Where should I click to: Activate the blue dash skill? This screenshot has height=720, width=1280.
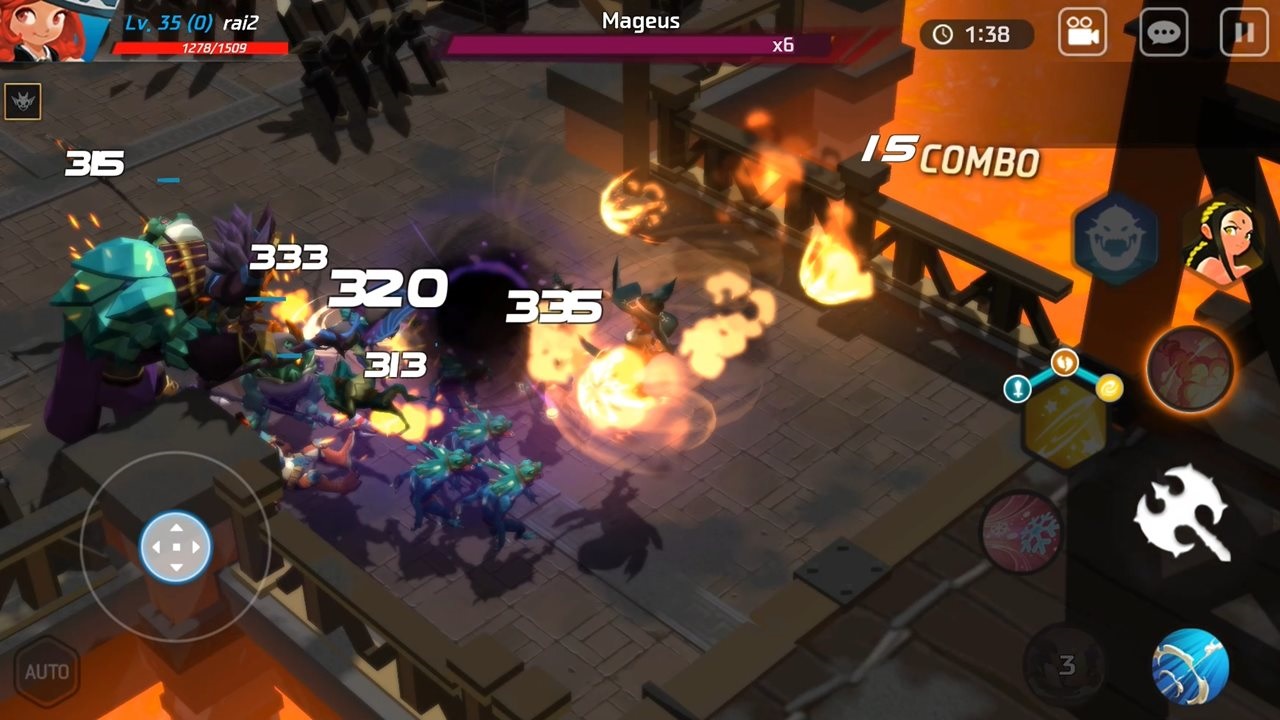[x=1189, y=667]
